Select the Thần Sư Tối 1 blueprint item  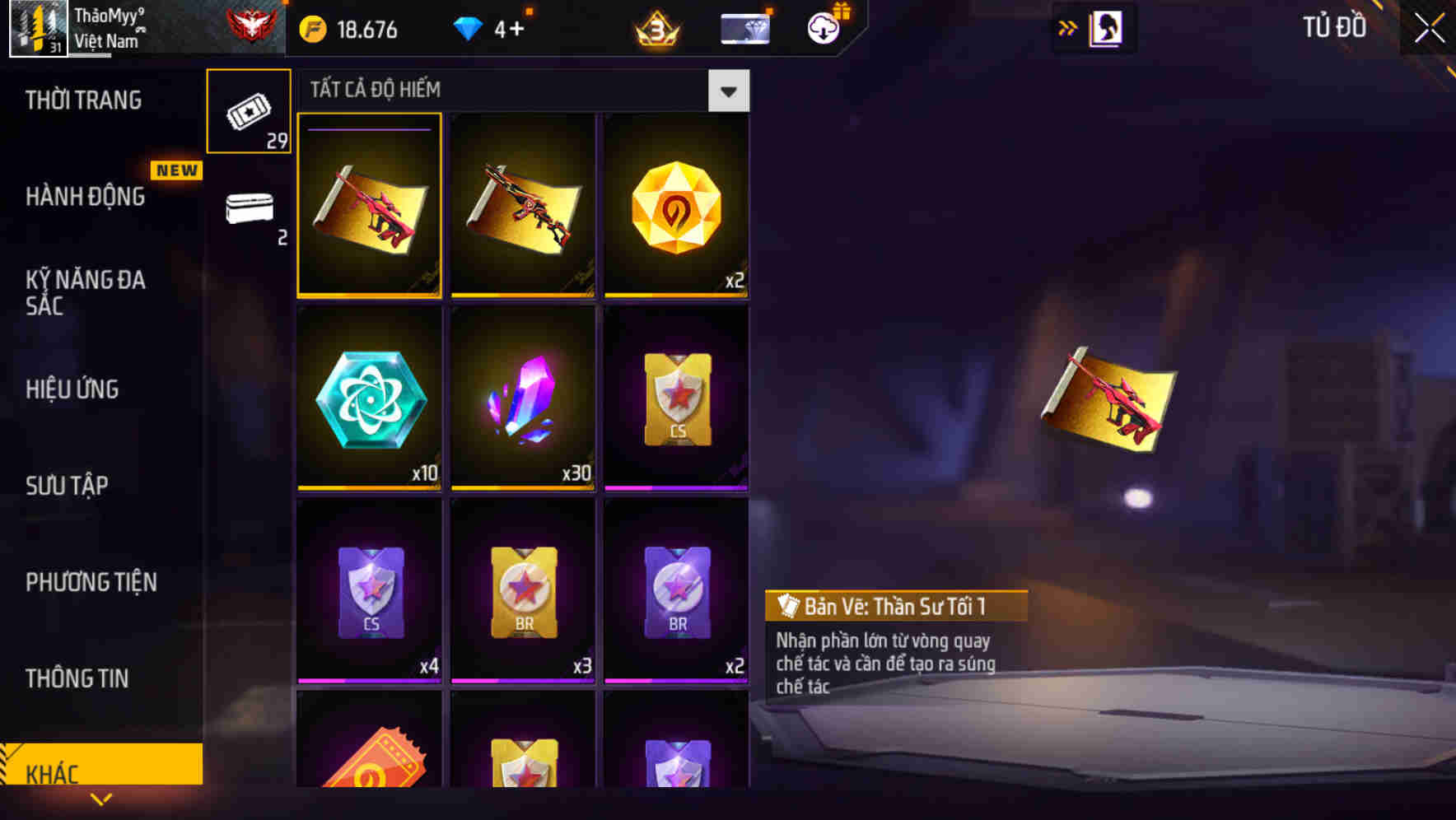370,206
